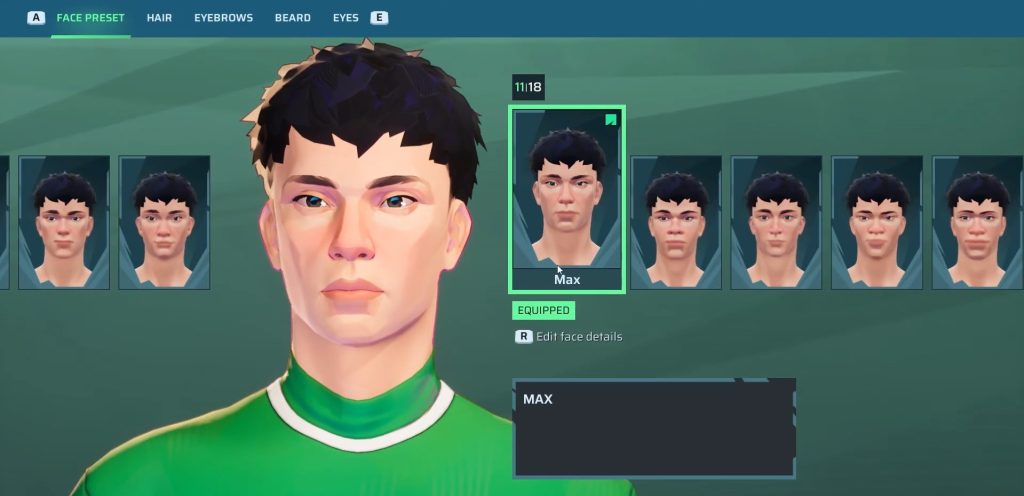Image resolution: width=1024 pixels, height=496 pixels.
Task: Switch to the Hair tab
Action: coord(159,18)
